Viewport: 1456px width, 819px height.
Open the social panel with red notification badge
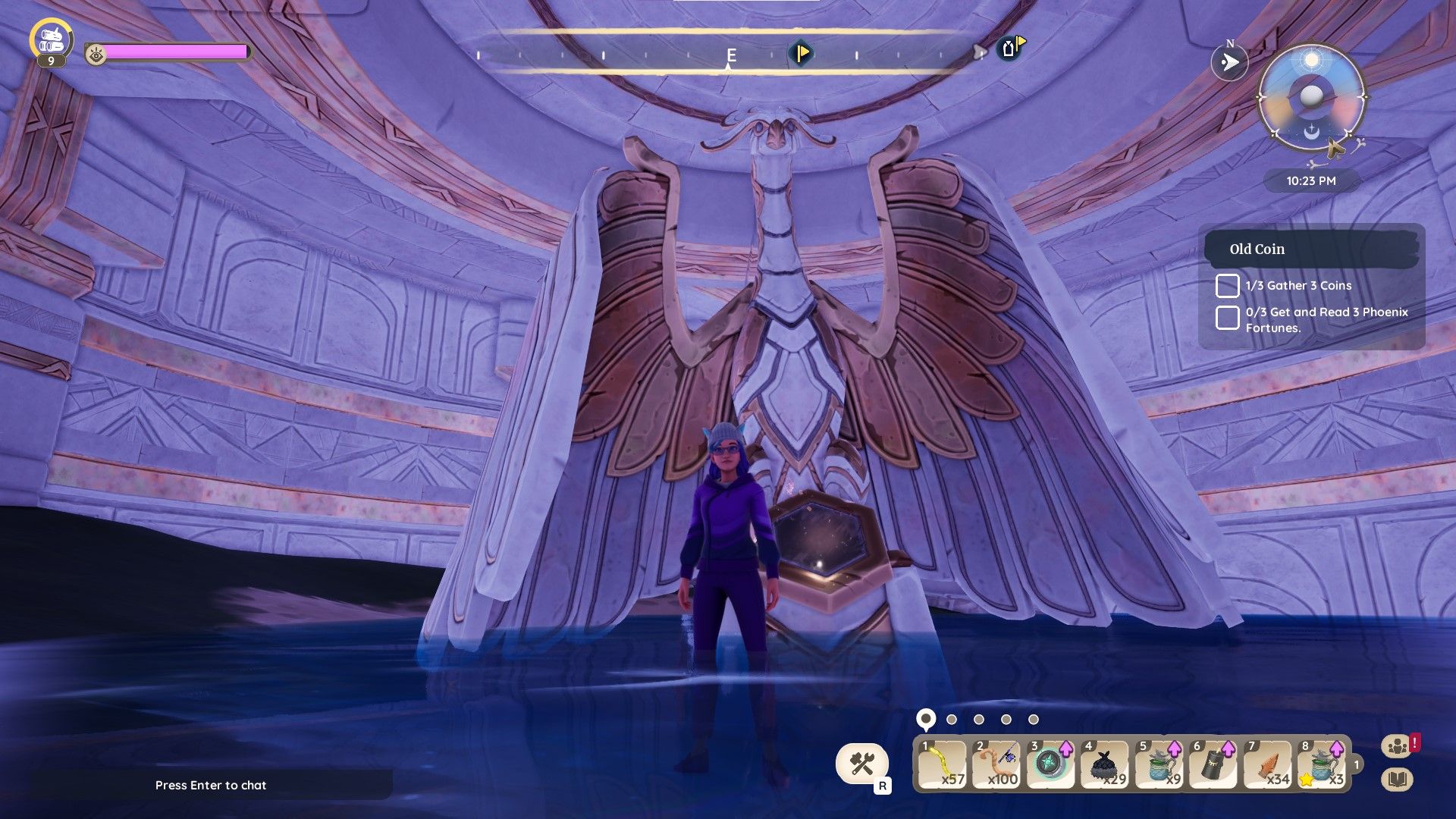click(1398, 745)
